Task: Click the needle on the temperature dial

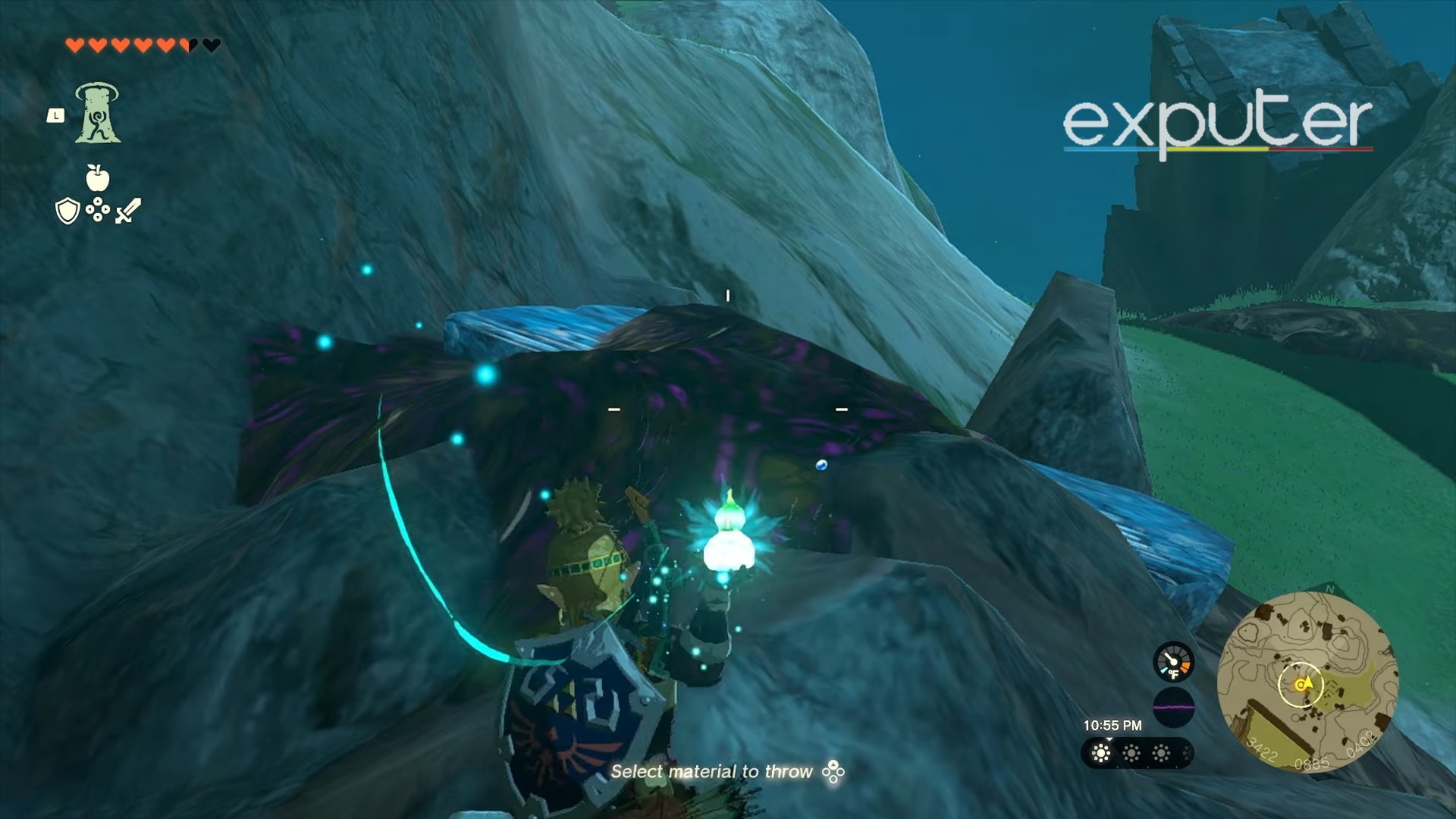Action: tap(1169, 657)
